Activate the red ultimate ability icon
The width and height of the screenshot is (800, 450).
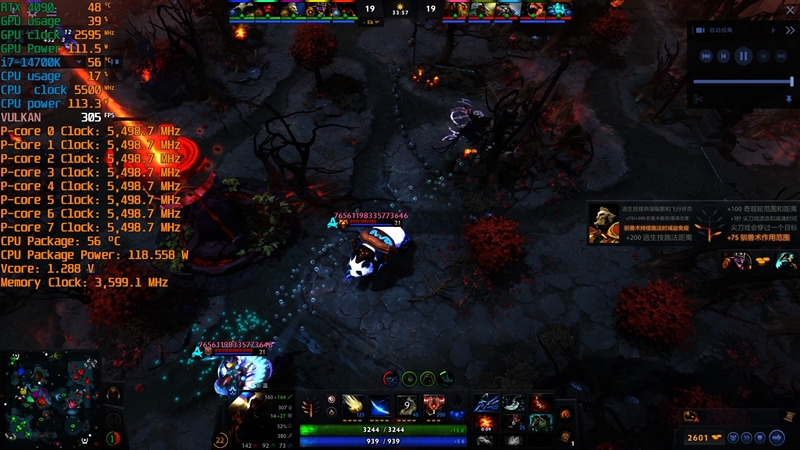435,405
